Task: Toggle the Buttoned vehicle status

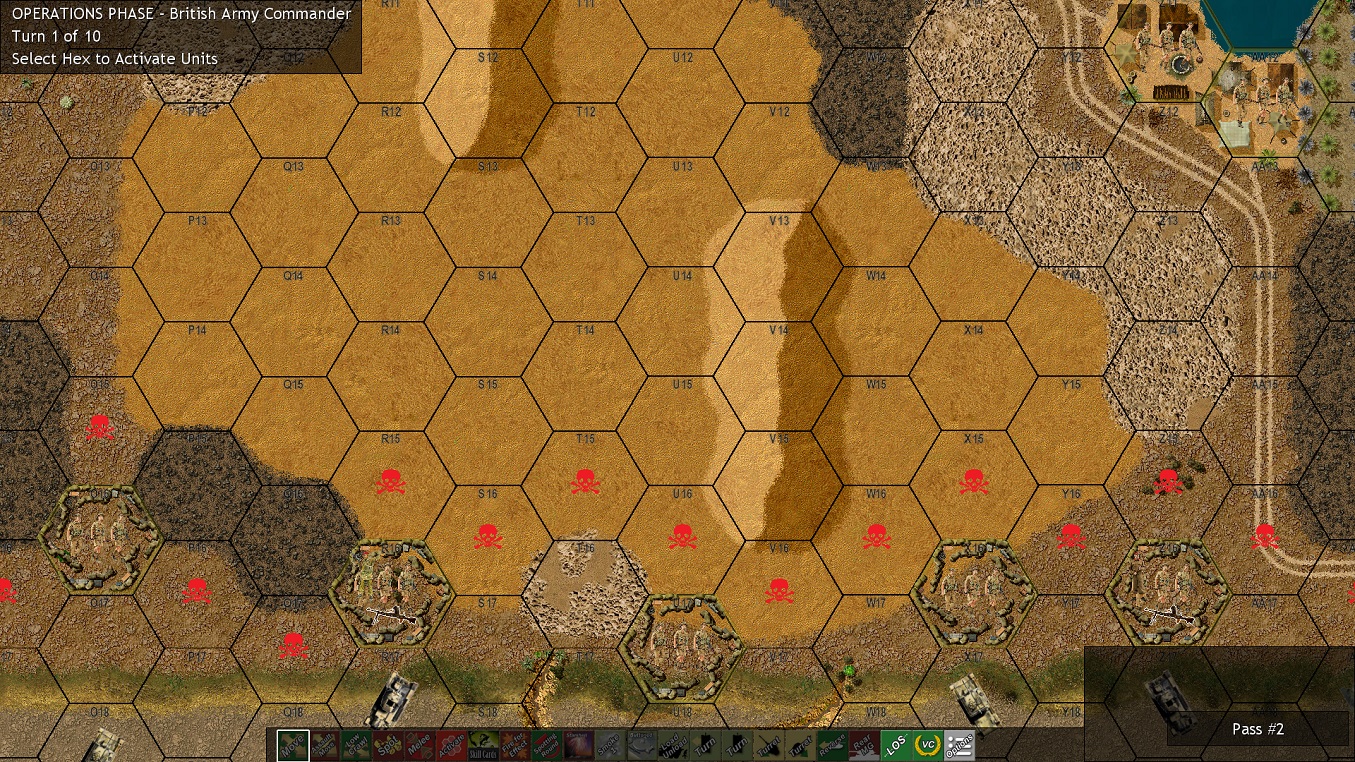Action: 641,744
